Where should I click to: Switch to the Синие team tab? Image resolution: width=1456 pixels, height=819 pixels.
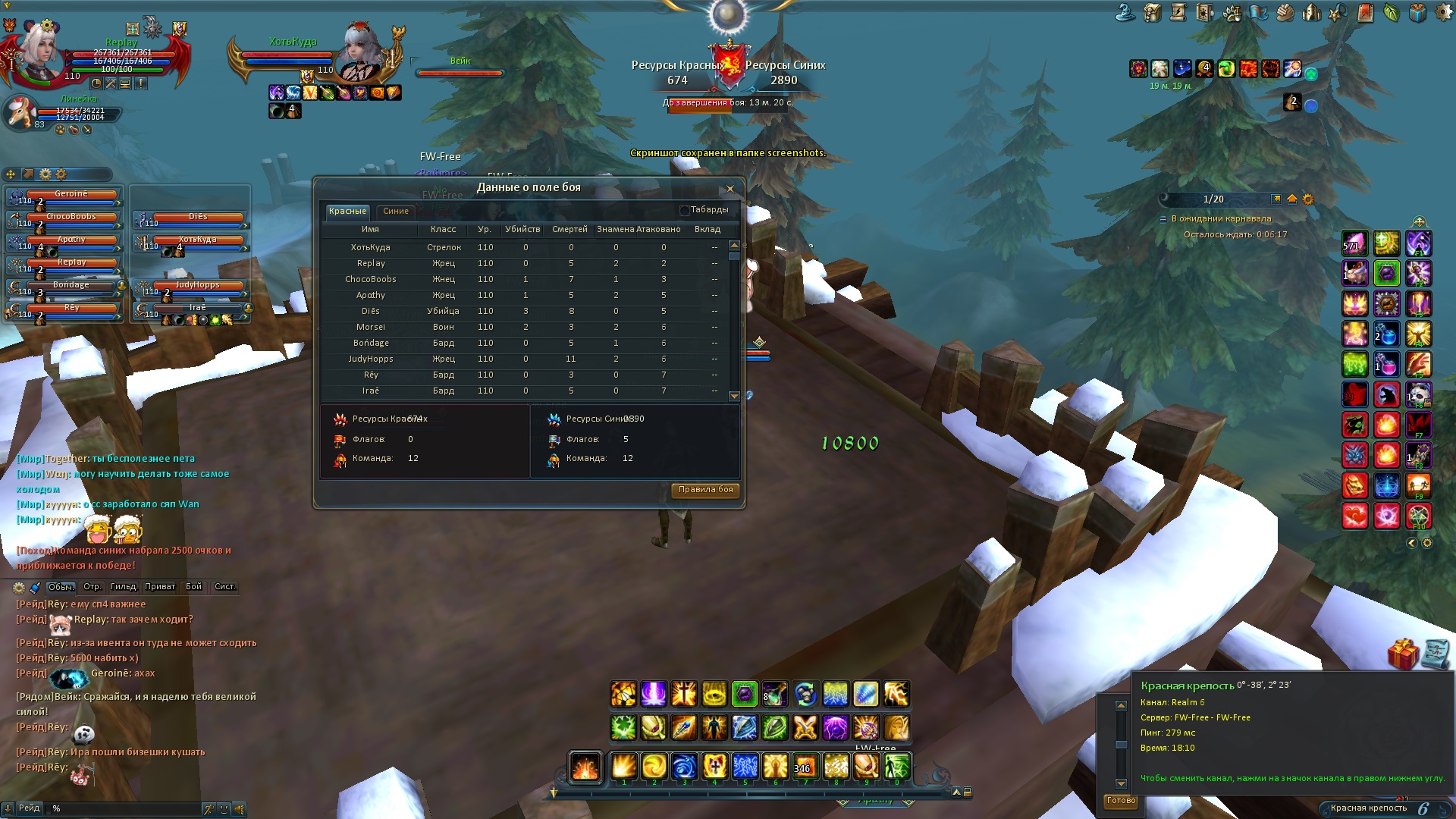click(x=395, y=212)
